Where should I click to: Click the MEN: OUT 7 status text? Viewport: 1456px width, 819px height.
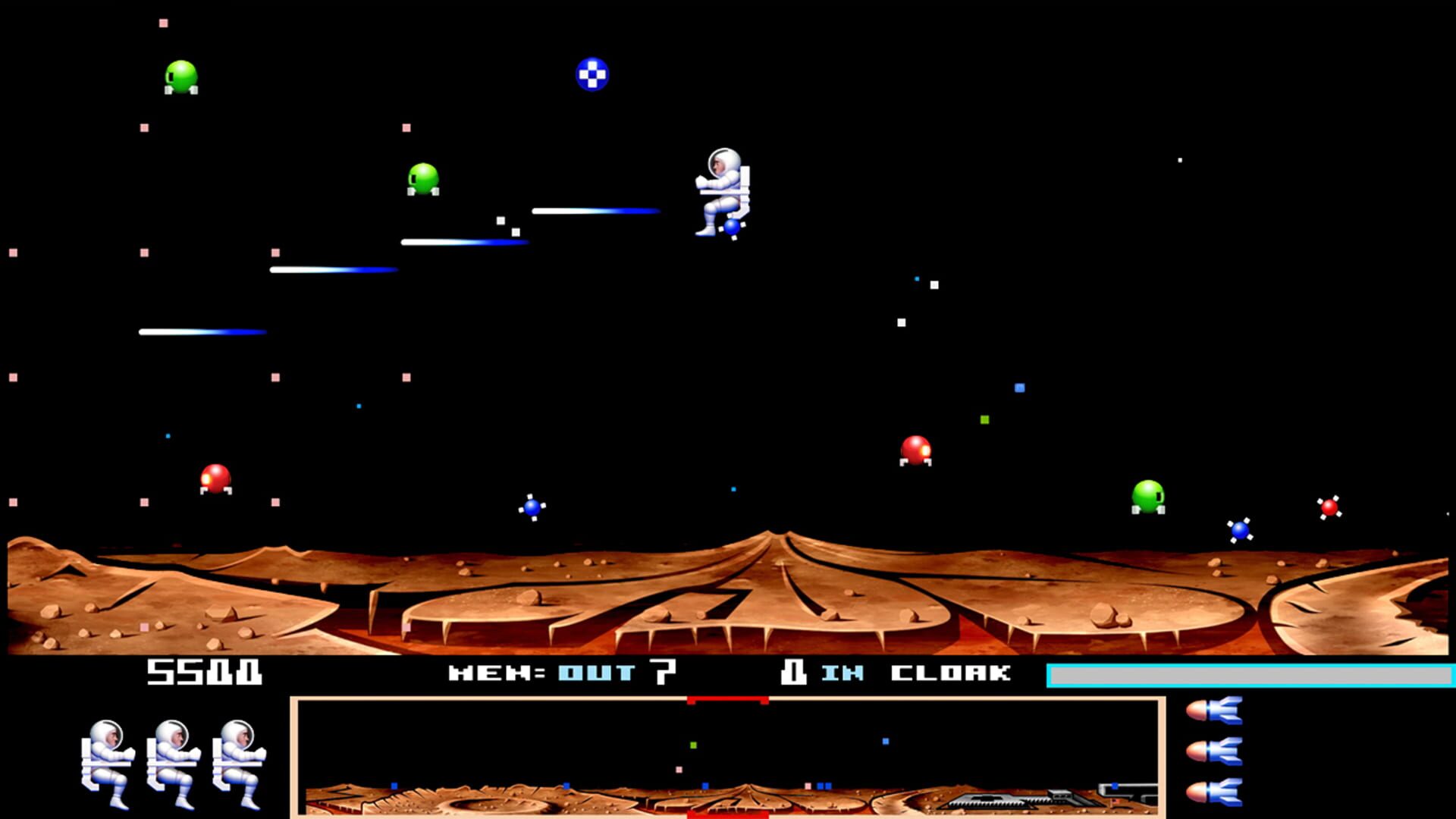561,672
